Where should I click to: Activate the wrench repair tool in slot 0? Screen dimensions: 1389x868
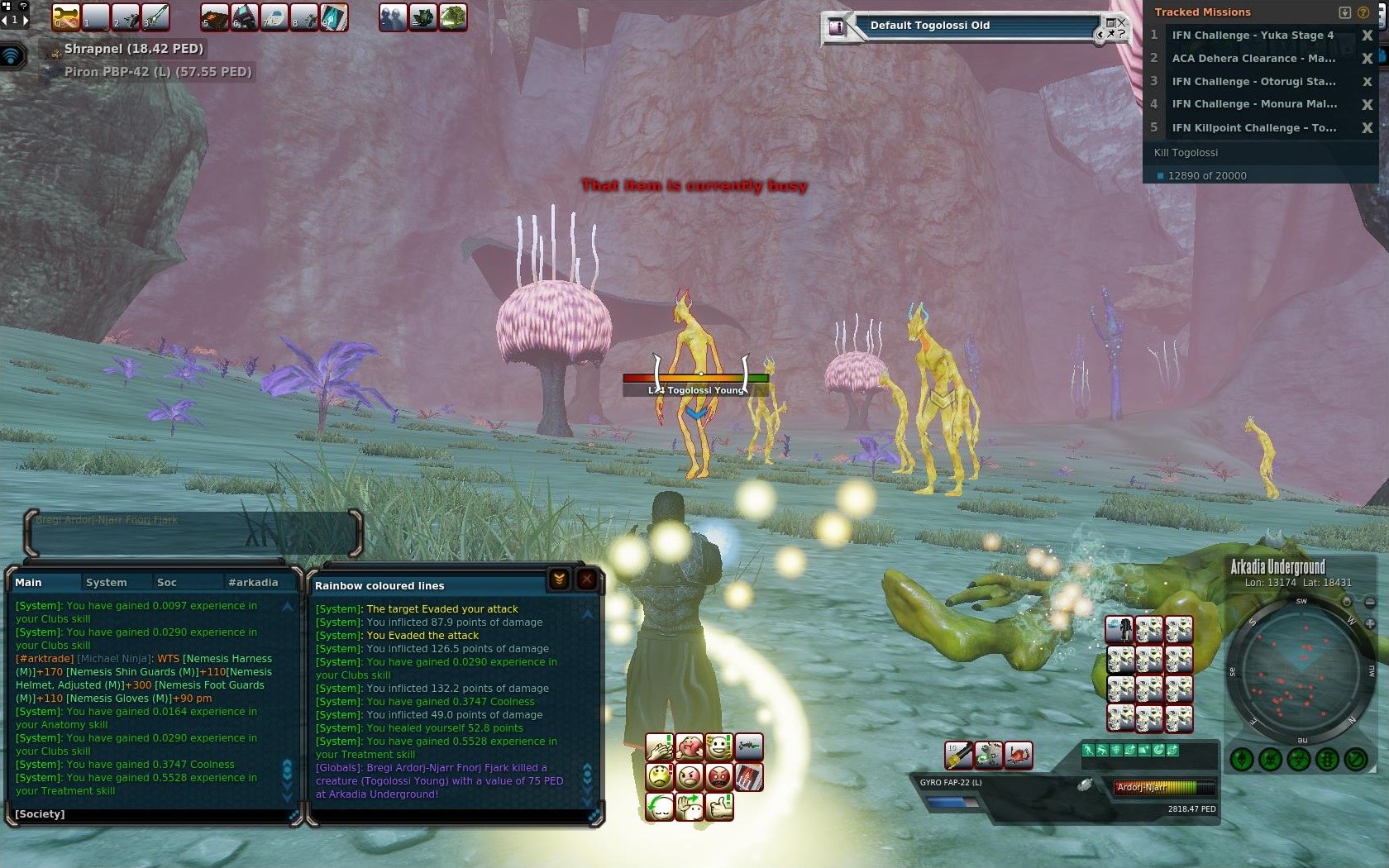(x=65, y=17)
